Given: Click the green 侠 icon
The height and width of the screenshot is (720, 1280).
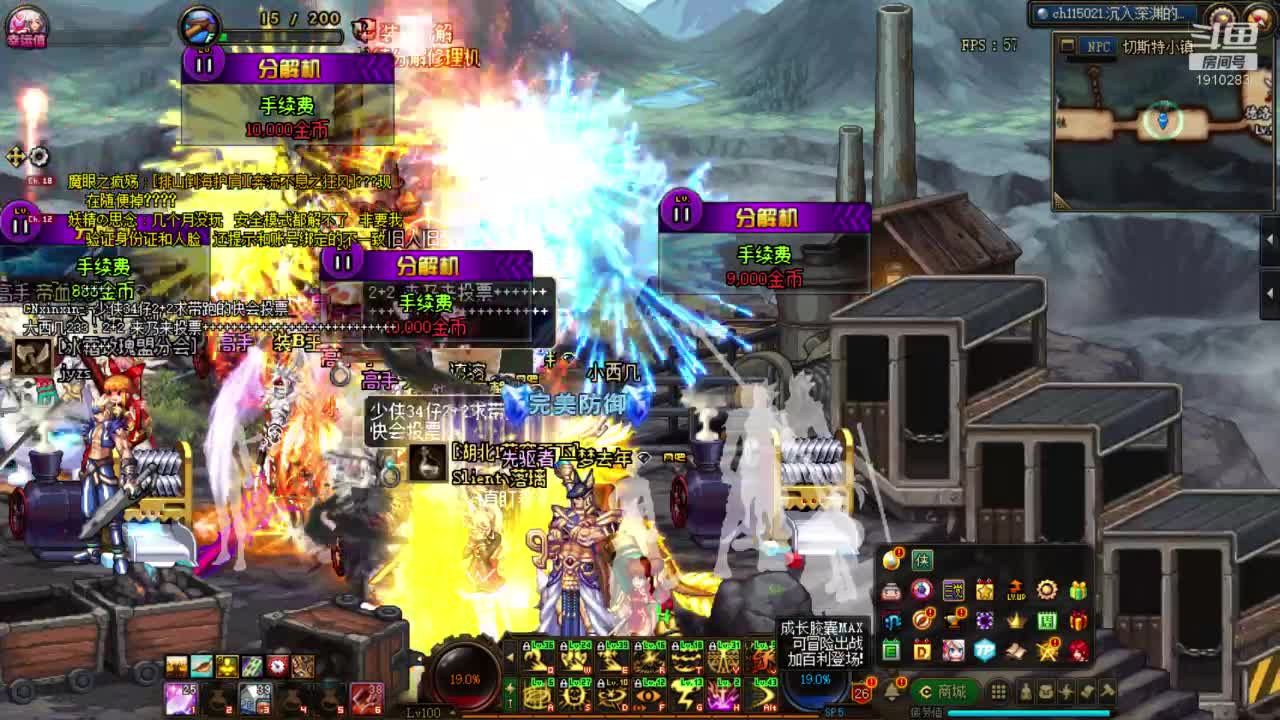Looking at the screenshot, I should (922, 561).
